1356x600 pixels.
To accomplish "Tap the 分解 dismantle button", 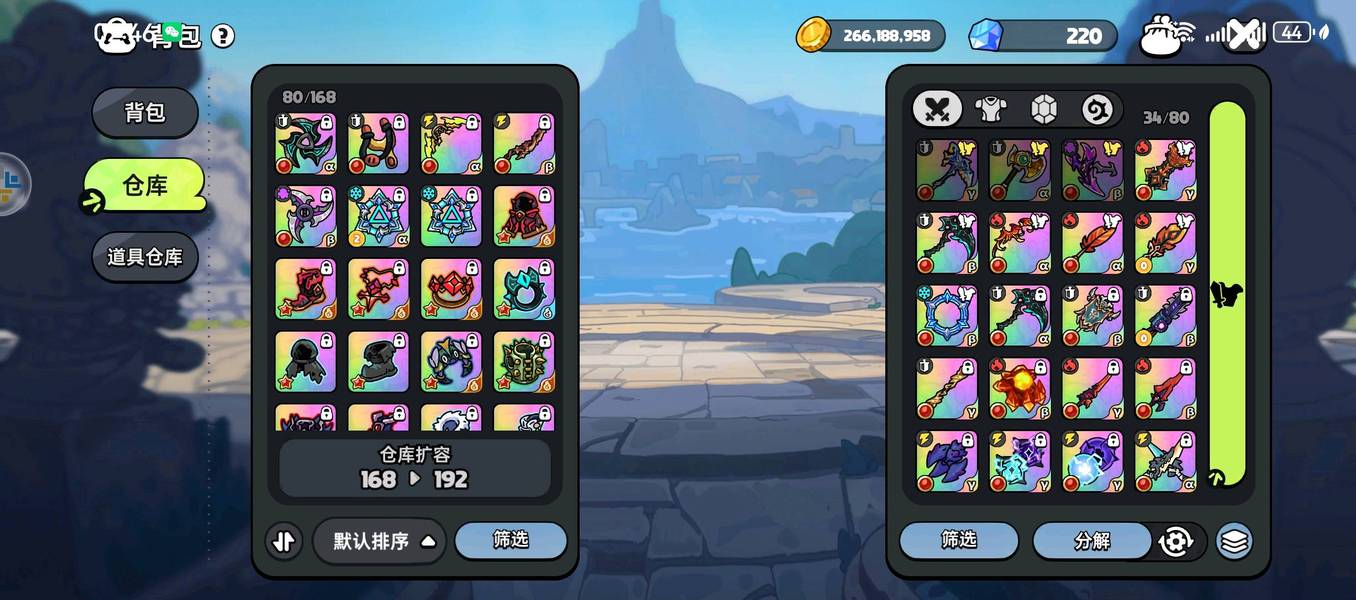I will point(1092,541).
